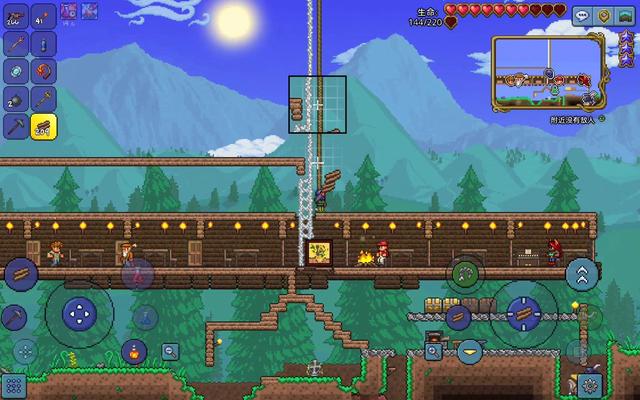Screen dimensions: 640x400
Task: Tap the first active buff icon
Action: click(70, 12)
